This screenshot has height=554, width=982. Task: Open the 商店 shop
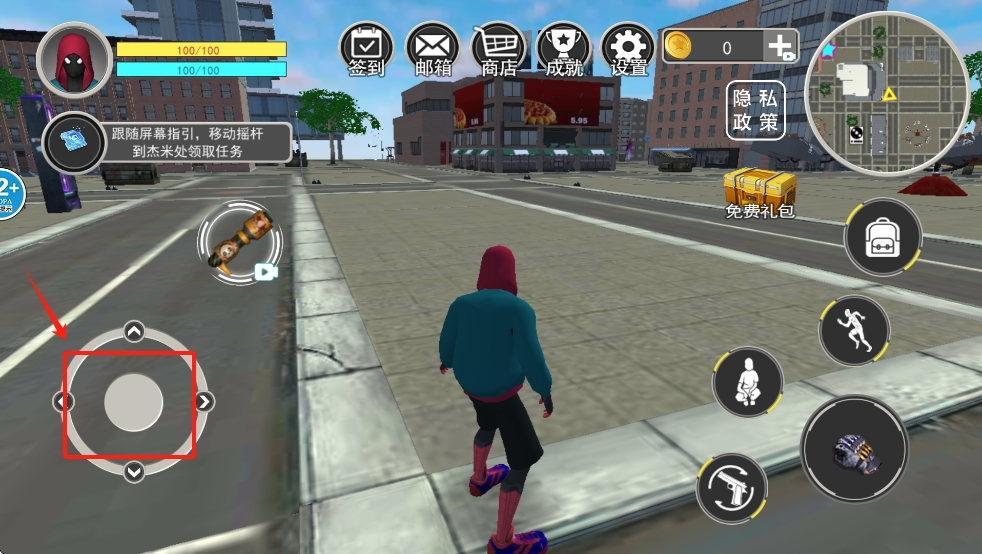click(x=498, y=49)
